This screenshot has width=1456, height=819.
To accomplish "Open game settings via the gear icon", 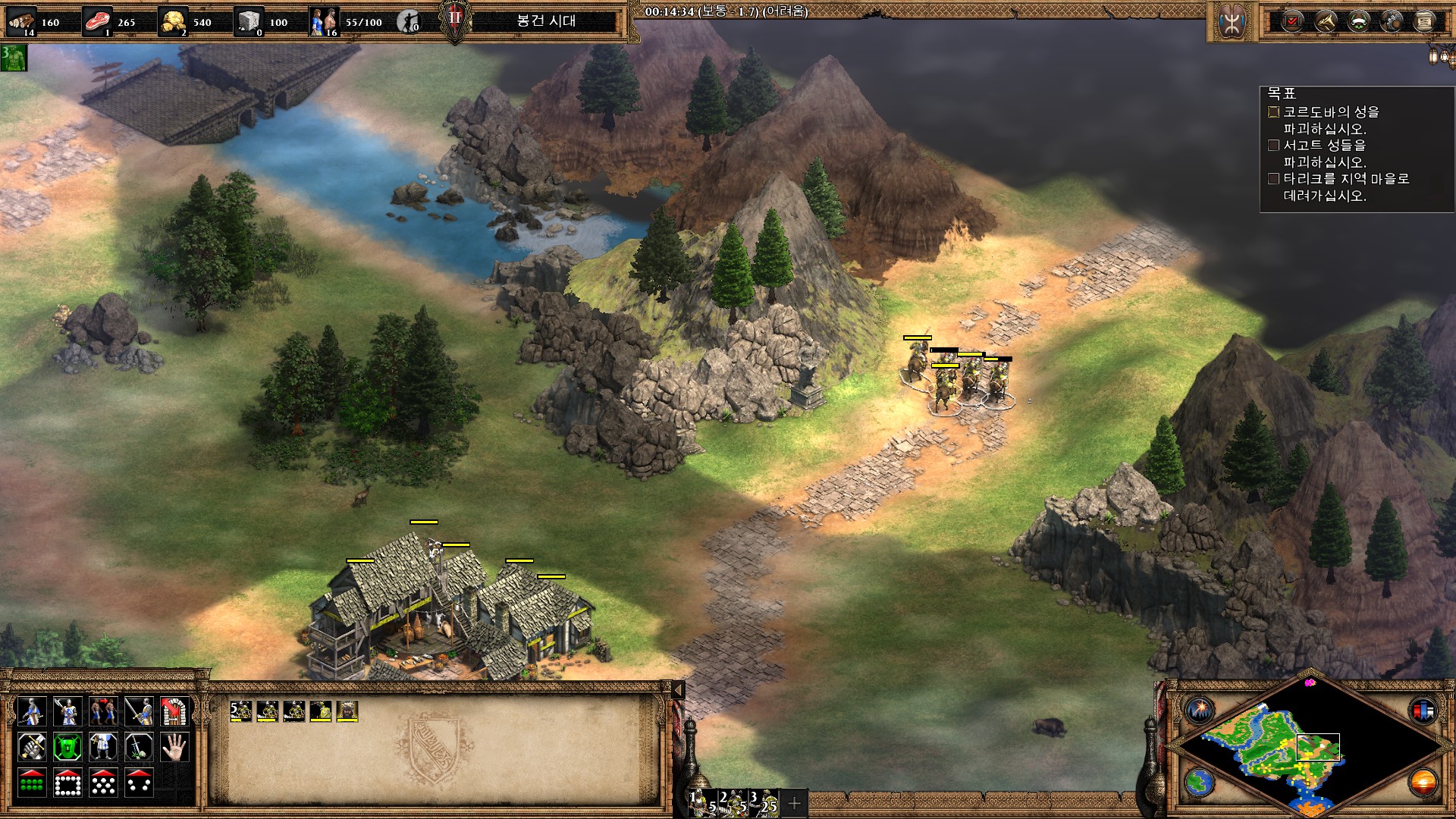I will (1391, 21).
